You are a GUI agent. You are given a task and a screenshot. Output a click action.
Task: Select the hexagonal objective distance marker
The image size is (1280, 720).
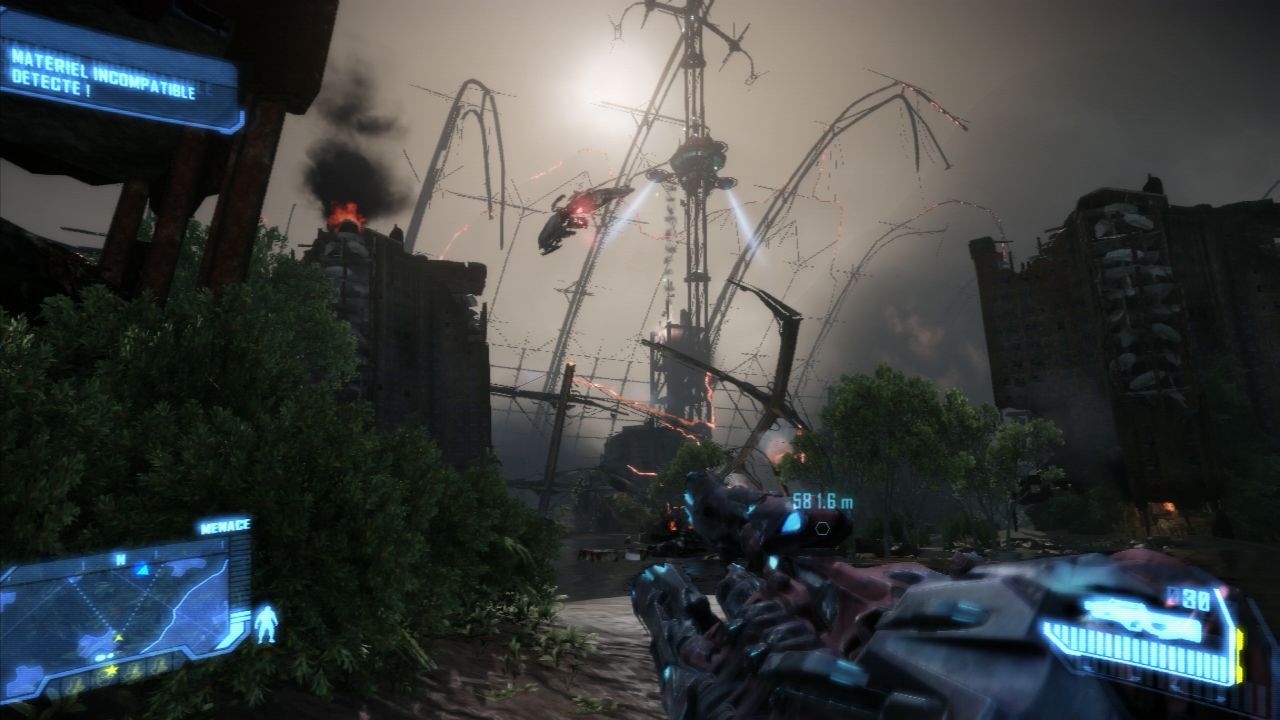point(822,527)
